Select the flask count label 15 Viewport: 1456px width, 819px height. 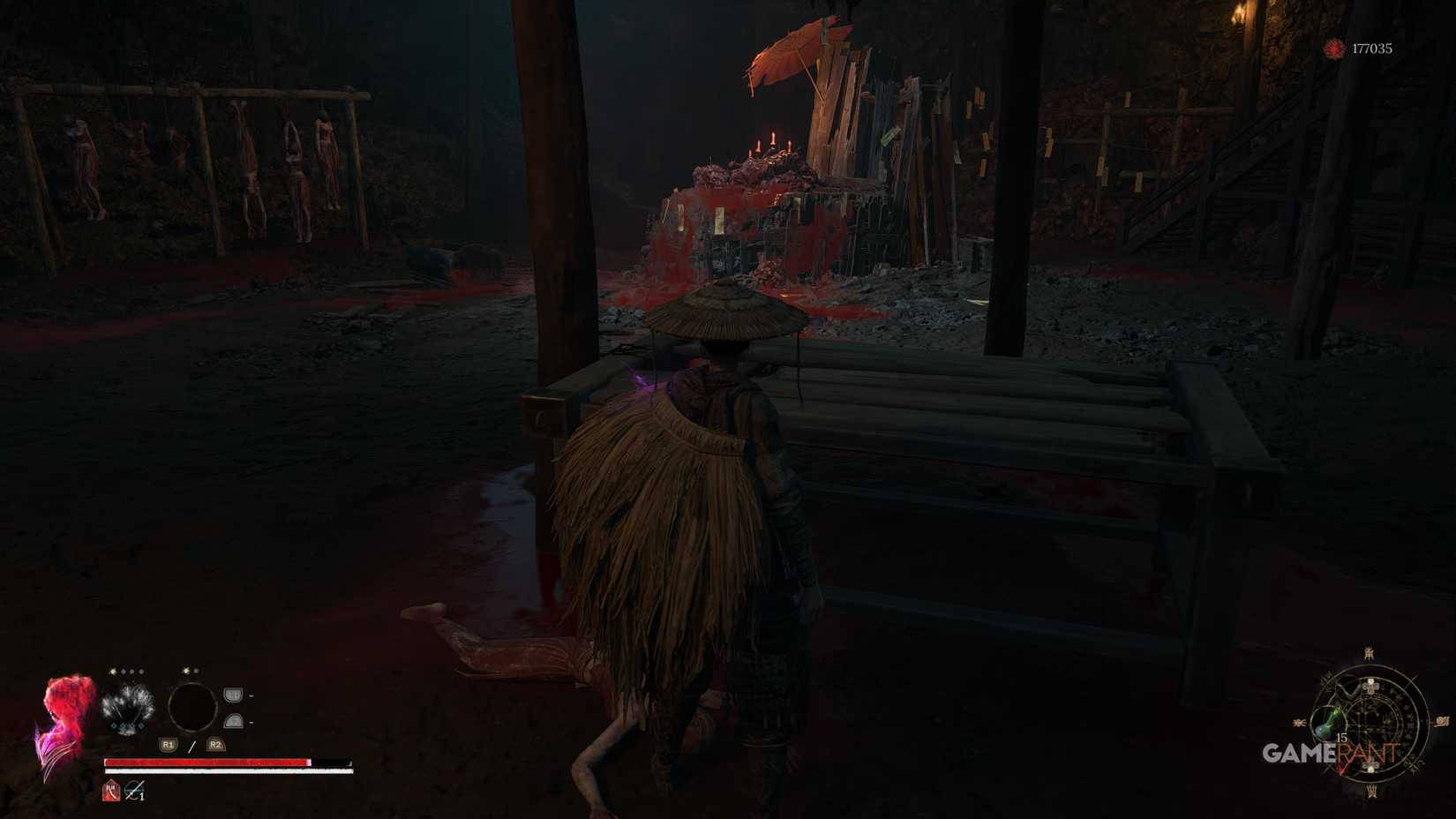(1340, 737)
